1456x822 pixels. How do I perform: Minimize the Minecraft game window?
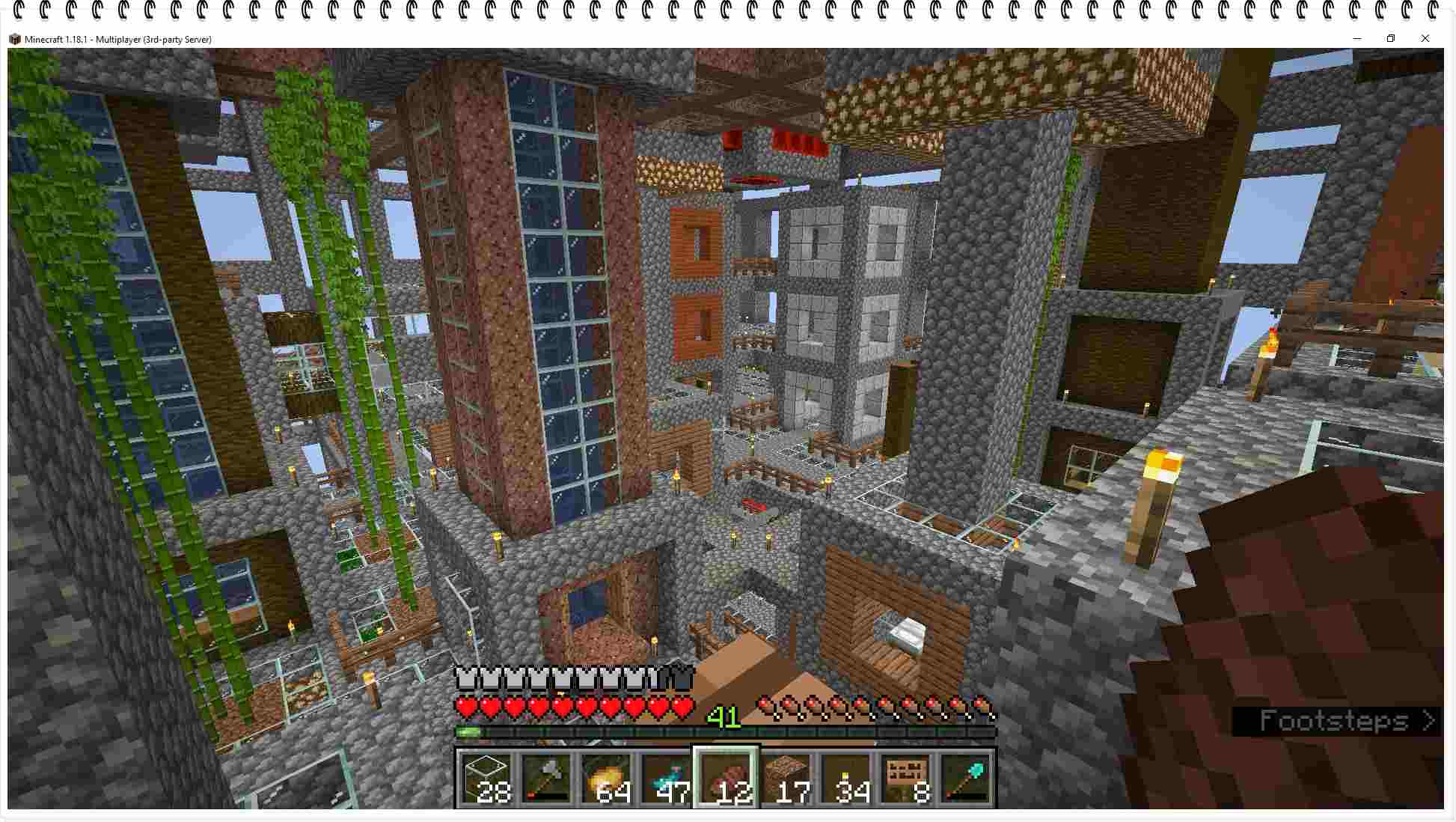click(1356, 39)
